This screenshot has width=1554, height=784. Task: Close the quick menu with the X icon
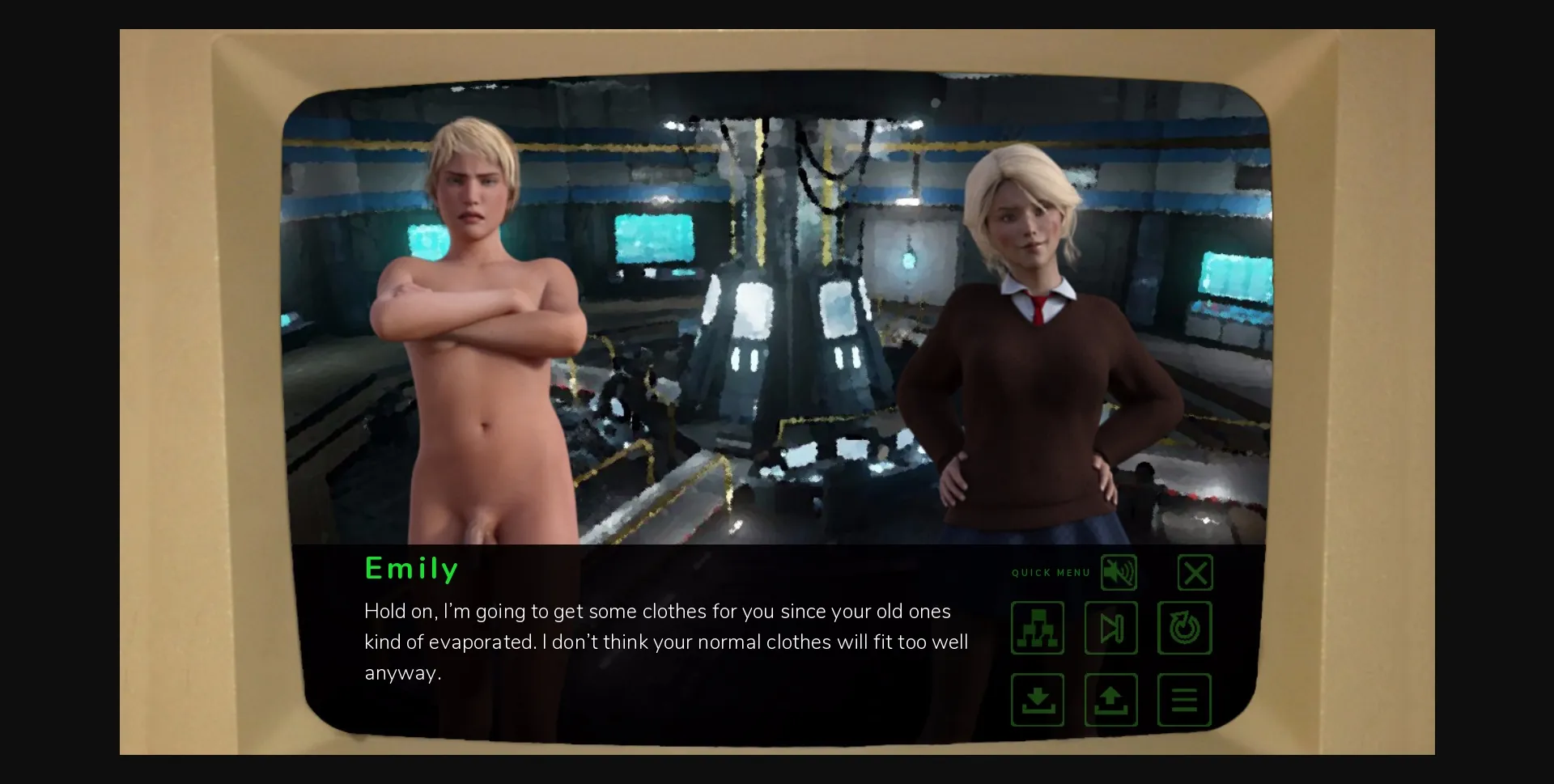click(1195, 572)
